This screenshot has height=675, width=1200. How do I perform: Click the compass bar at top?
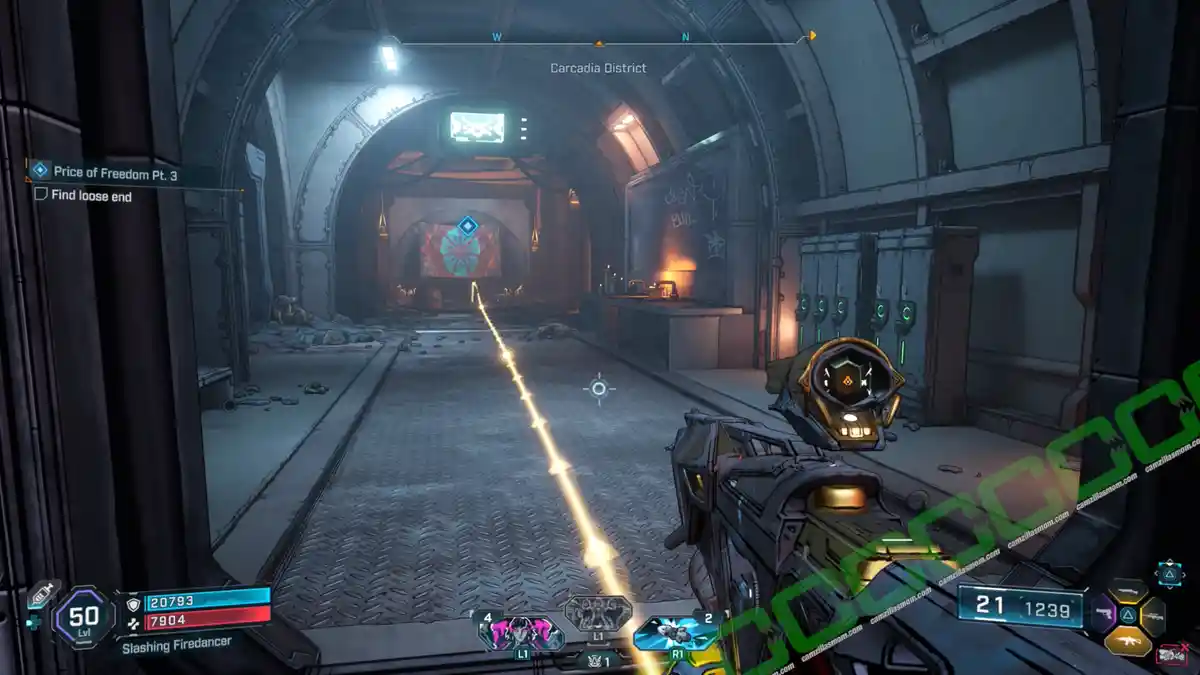pyautogui.click(x=600, y=42)
